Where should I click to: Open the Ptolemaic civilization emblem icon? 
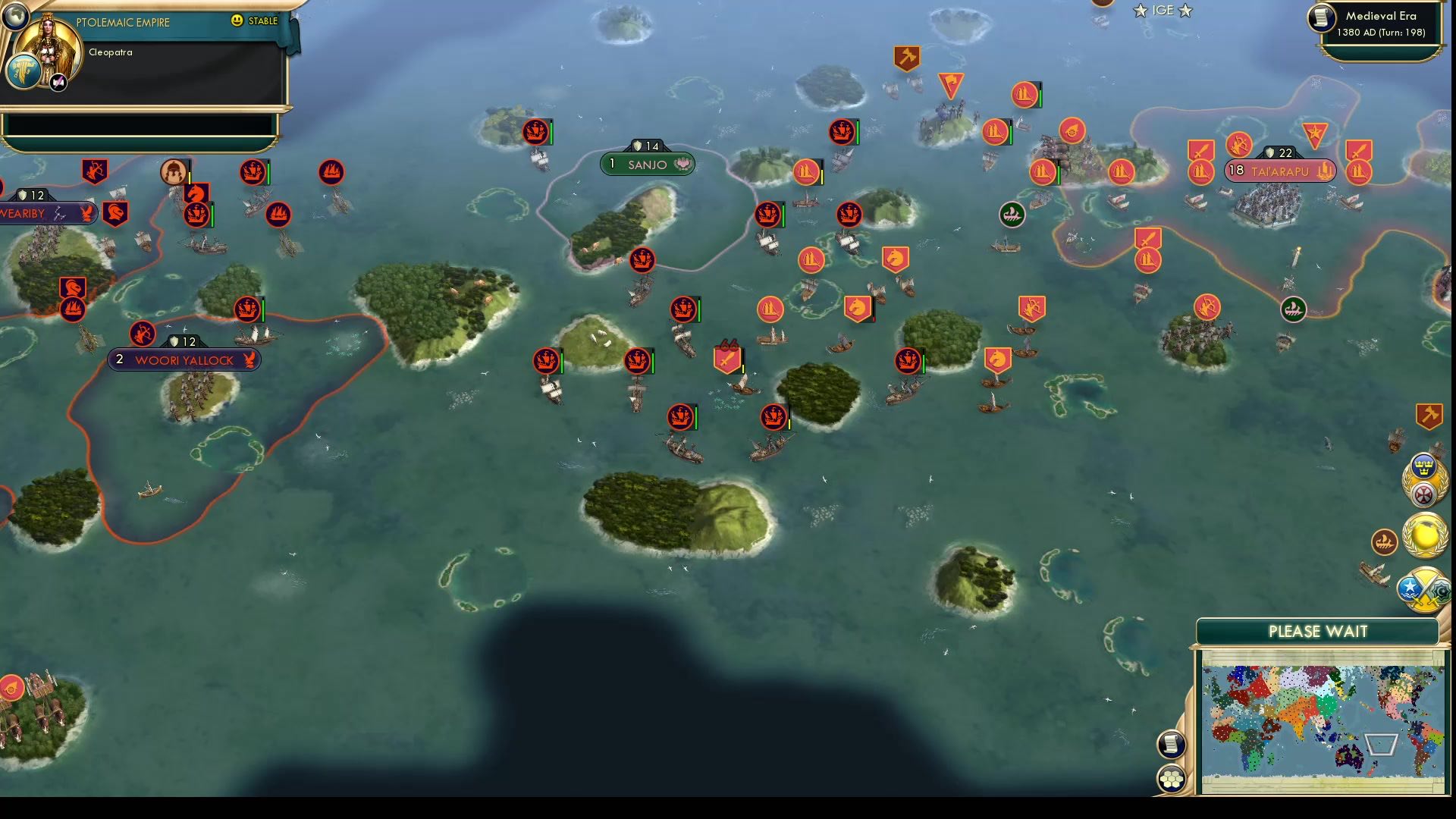point(23,72)
